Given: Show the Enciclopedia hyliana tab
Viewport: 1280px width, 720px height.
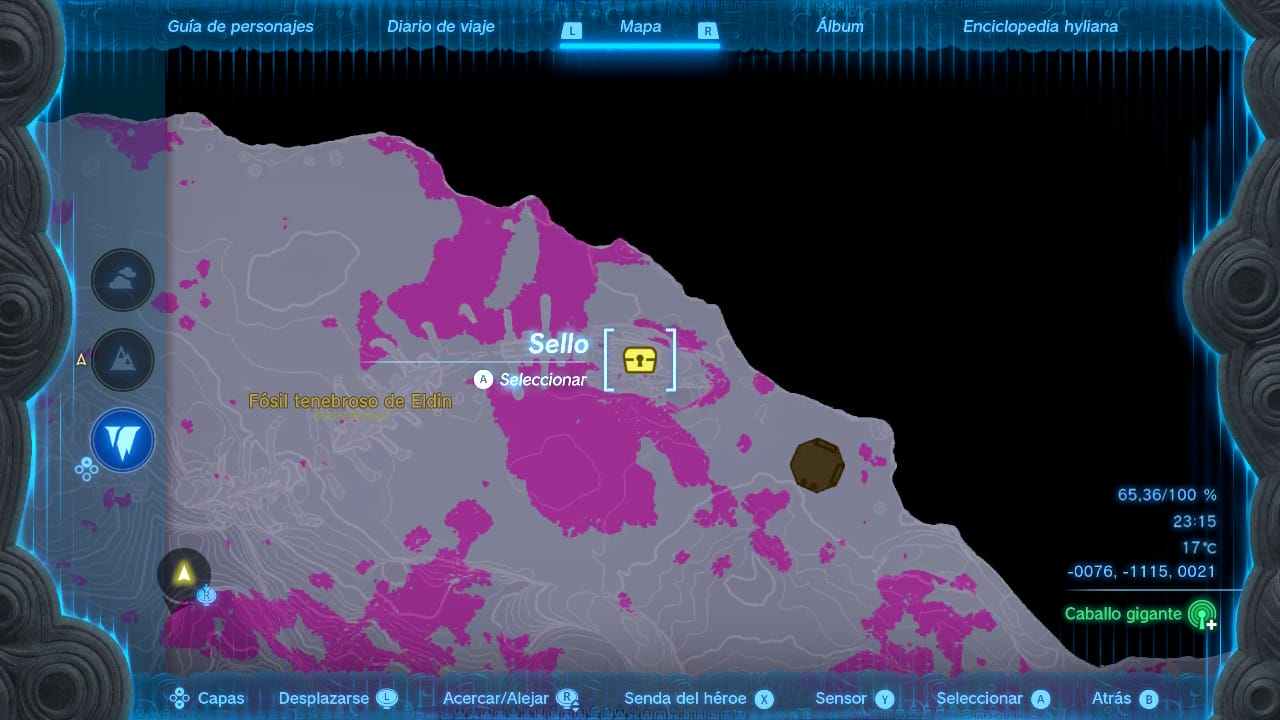Looking at the screenshot, I should tap(1040, 27).
